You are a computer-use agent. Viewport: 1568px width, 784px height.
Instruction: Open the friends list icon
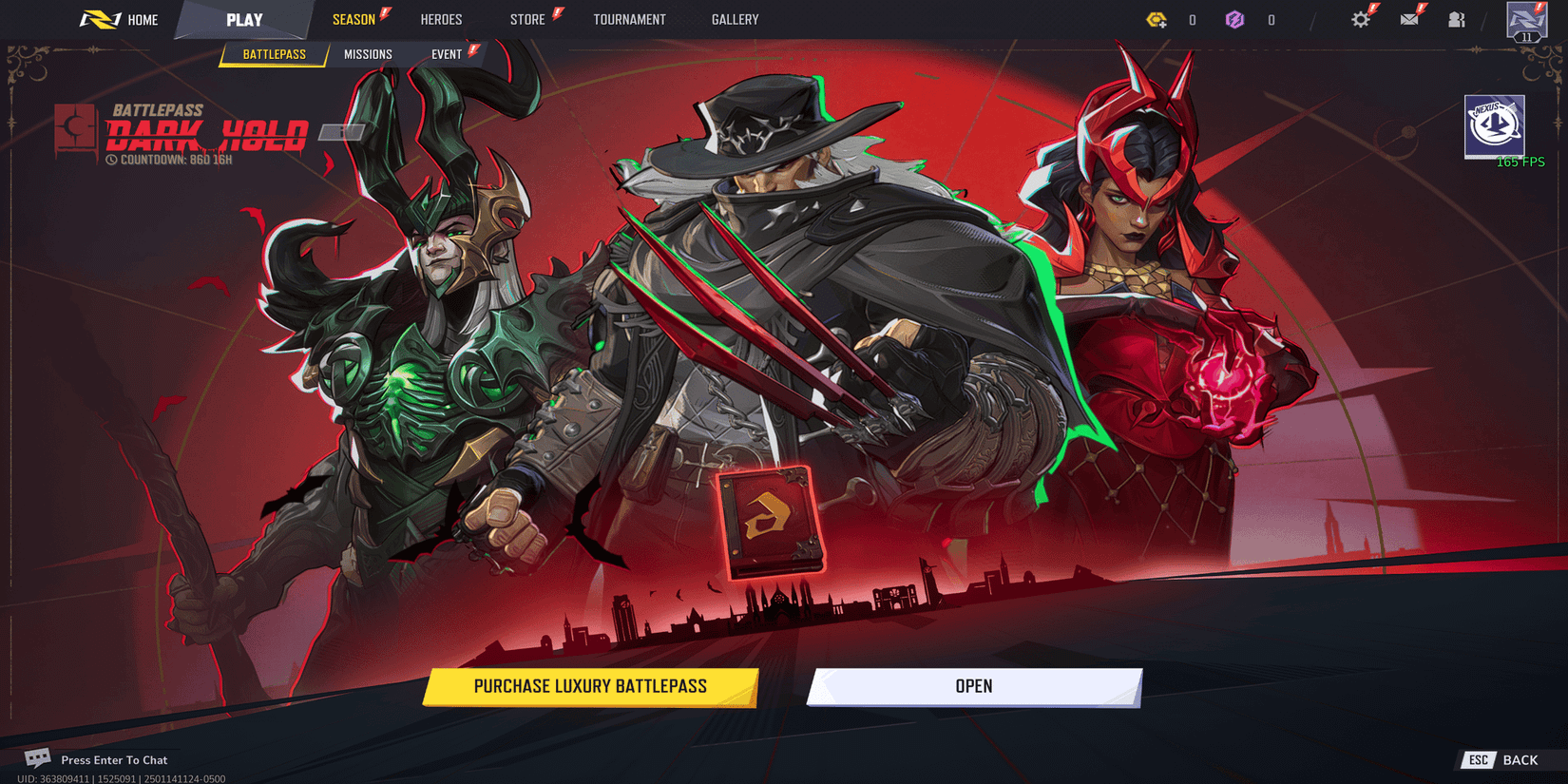pyautogui.click(x=1457, y=19)
